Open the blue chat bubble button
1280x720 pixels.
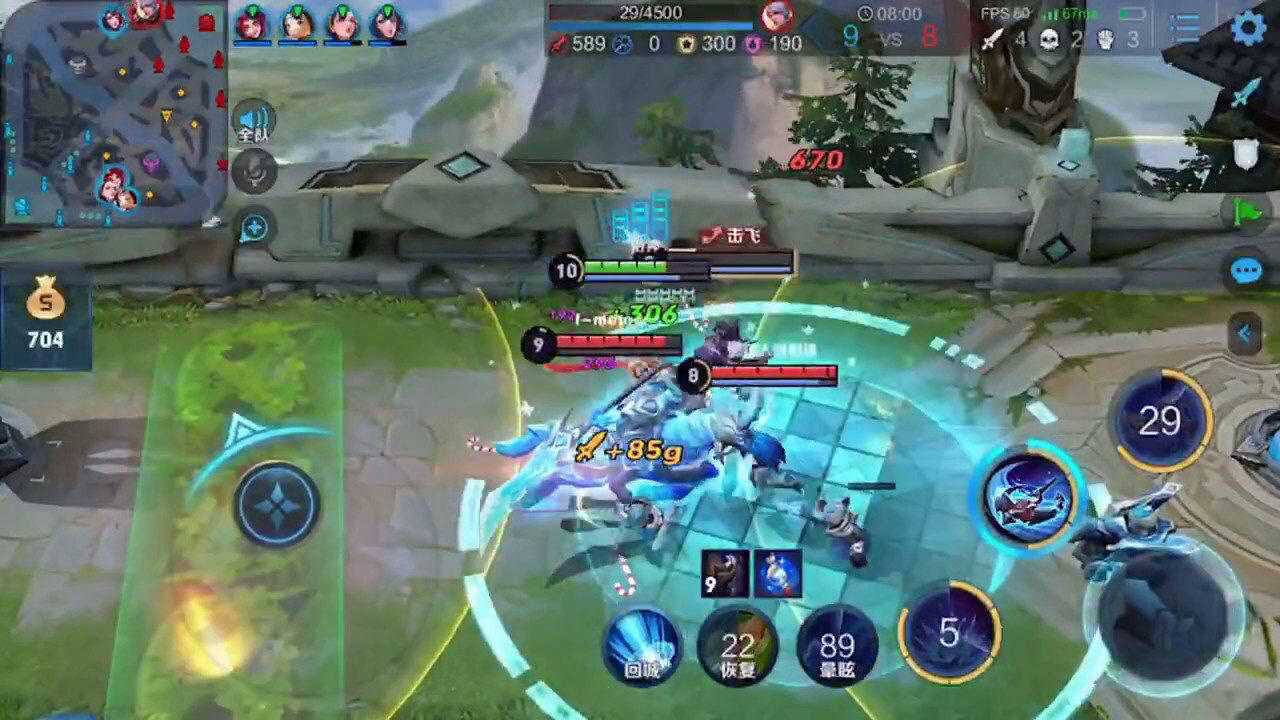[x=1246, y=270]
